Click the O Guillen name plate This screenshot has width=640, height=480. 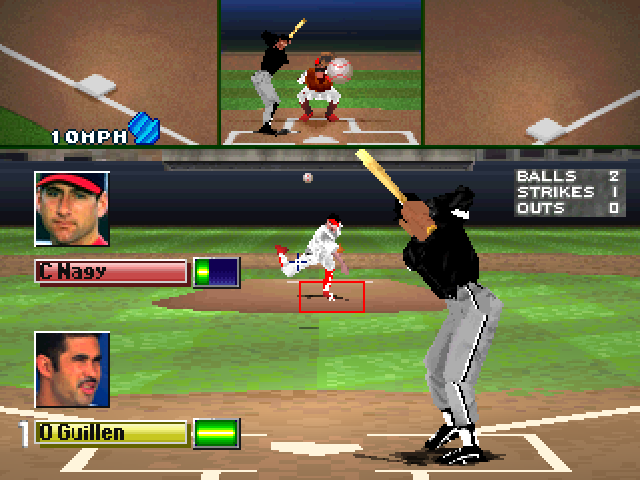coord(111,432)
